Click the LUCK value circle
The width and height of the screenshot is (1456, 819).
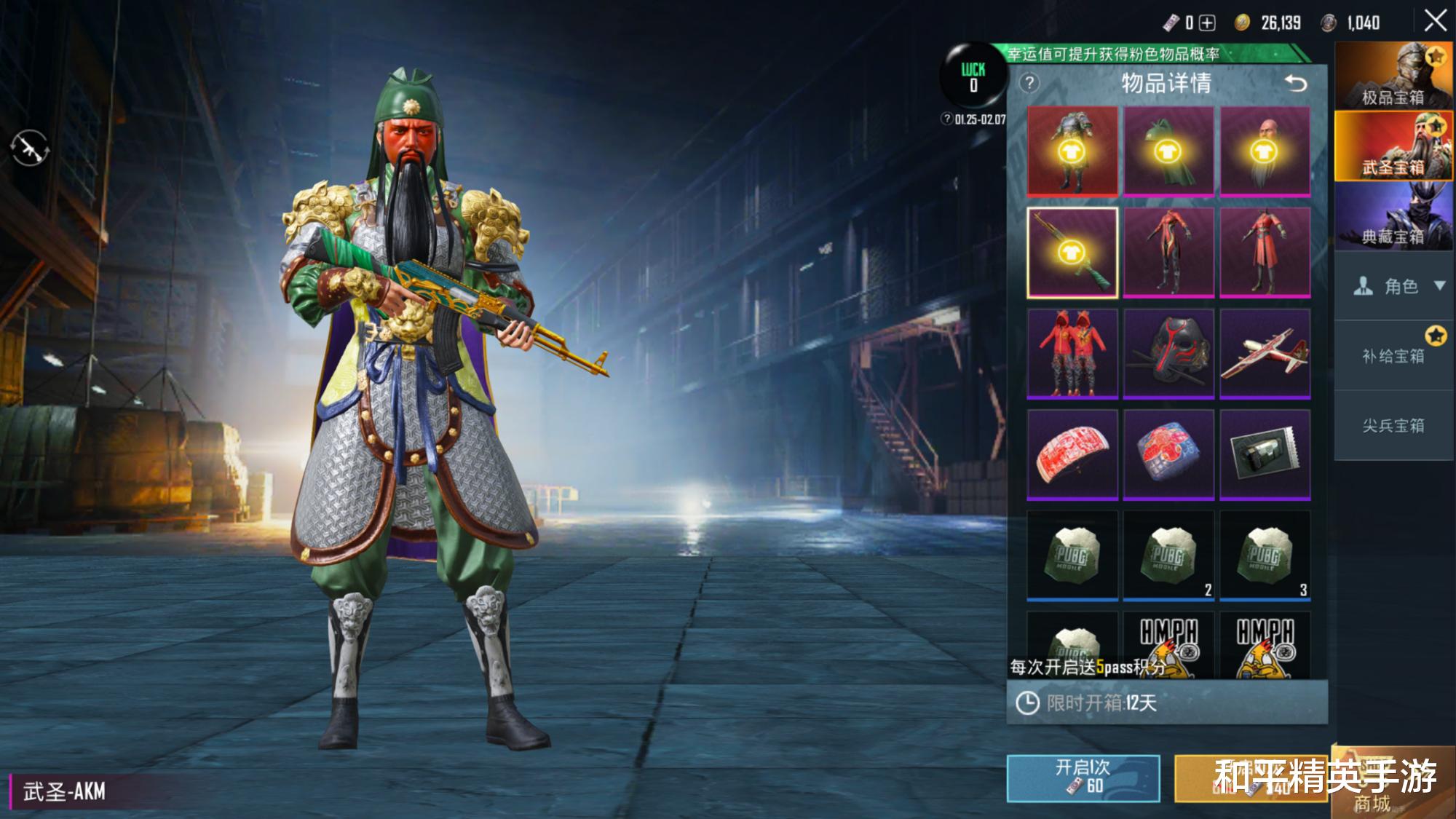973,76
